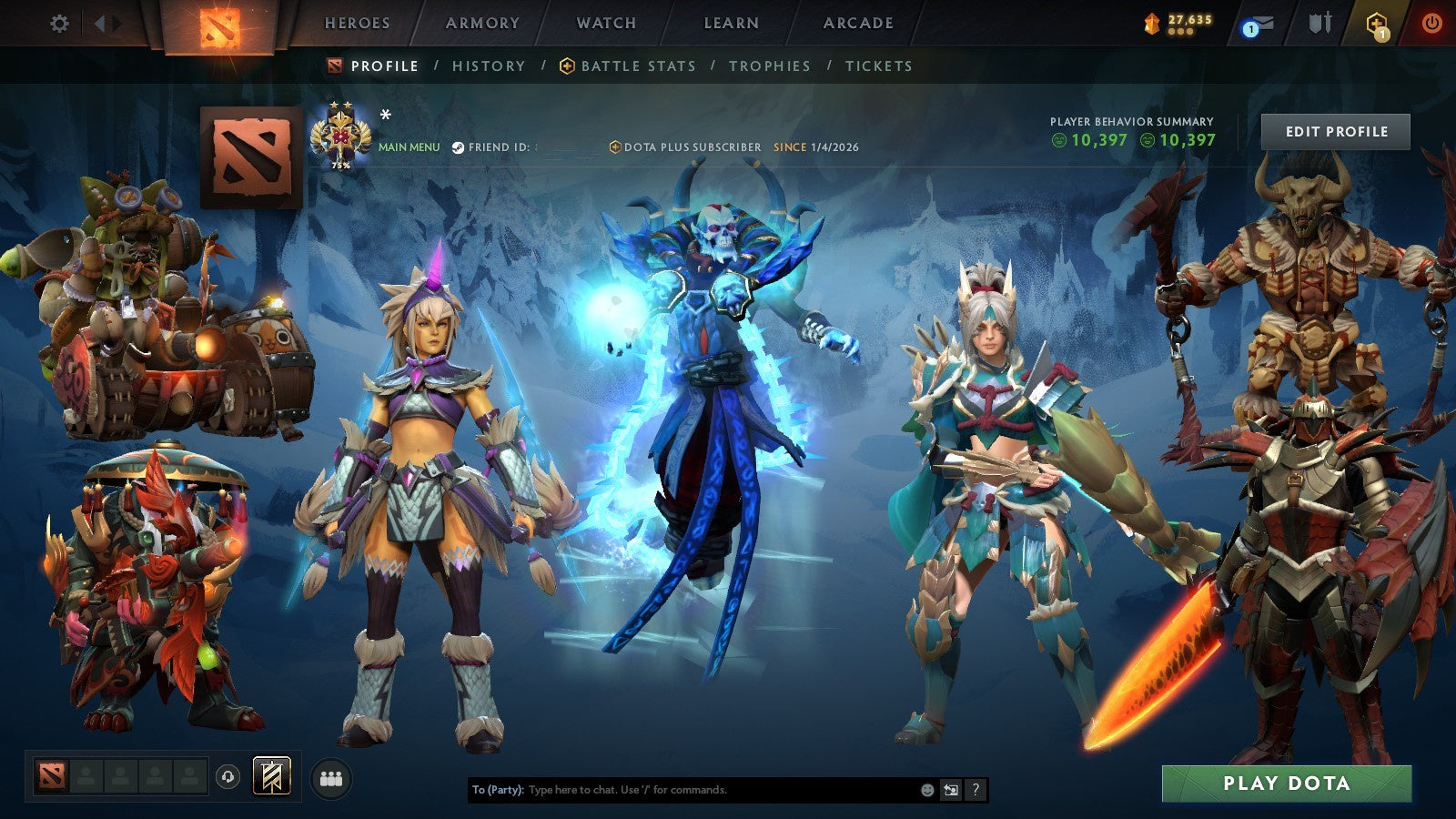Screen dimensions: 1456x819
Task: Open the guild banner panel
Action: pyautogui.click(x=271, y=774)
